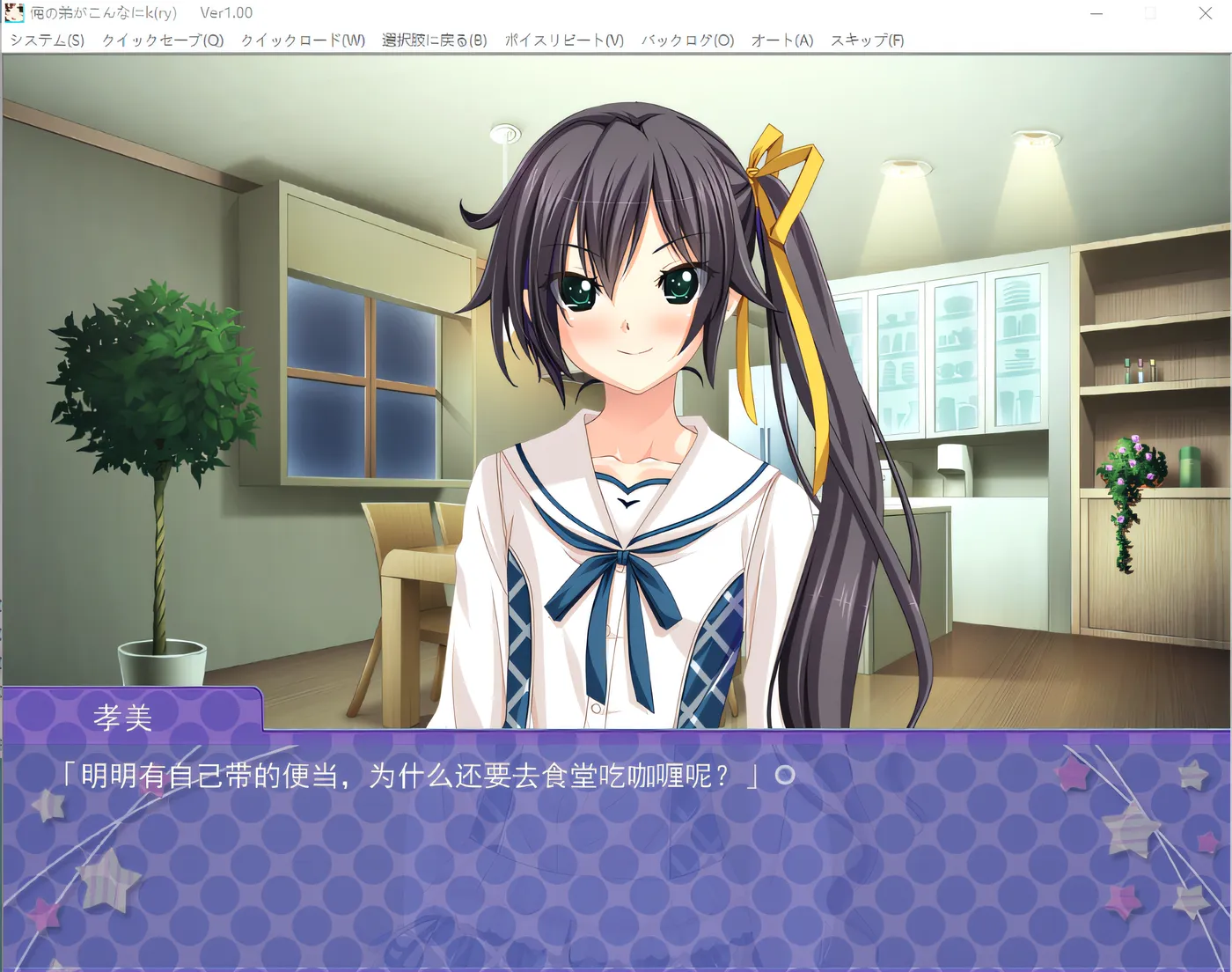Click the window title 俺の弟がこんなにk(ry)
The image size is (1232, 972).
click(104, 12)
